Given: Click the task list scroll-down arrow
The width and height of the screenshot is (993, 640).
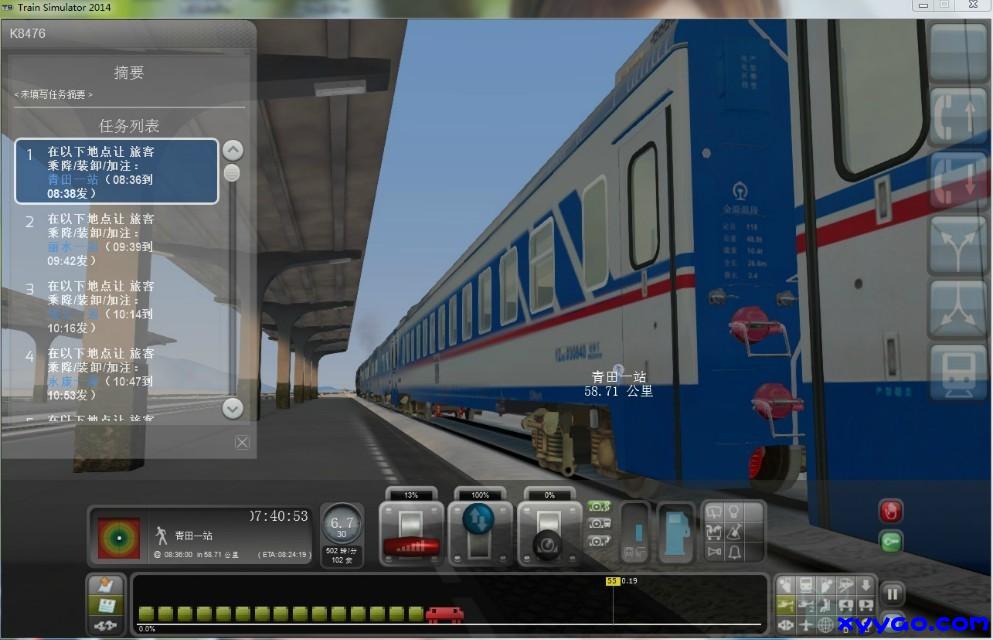Looking at the screenshot, I should (232, 408).
